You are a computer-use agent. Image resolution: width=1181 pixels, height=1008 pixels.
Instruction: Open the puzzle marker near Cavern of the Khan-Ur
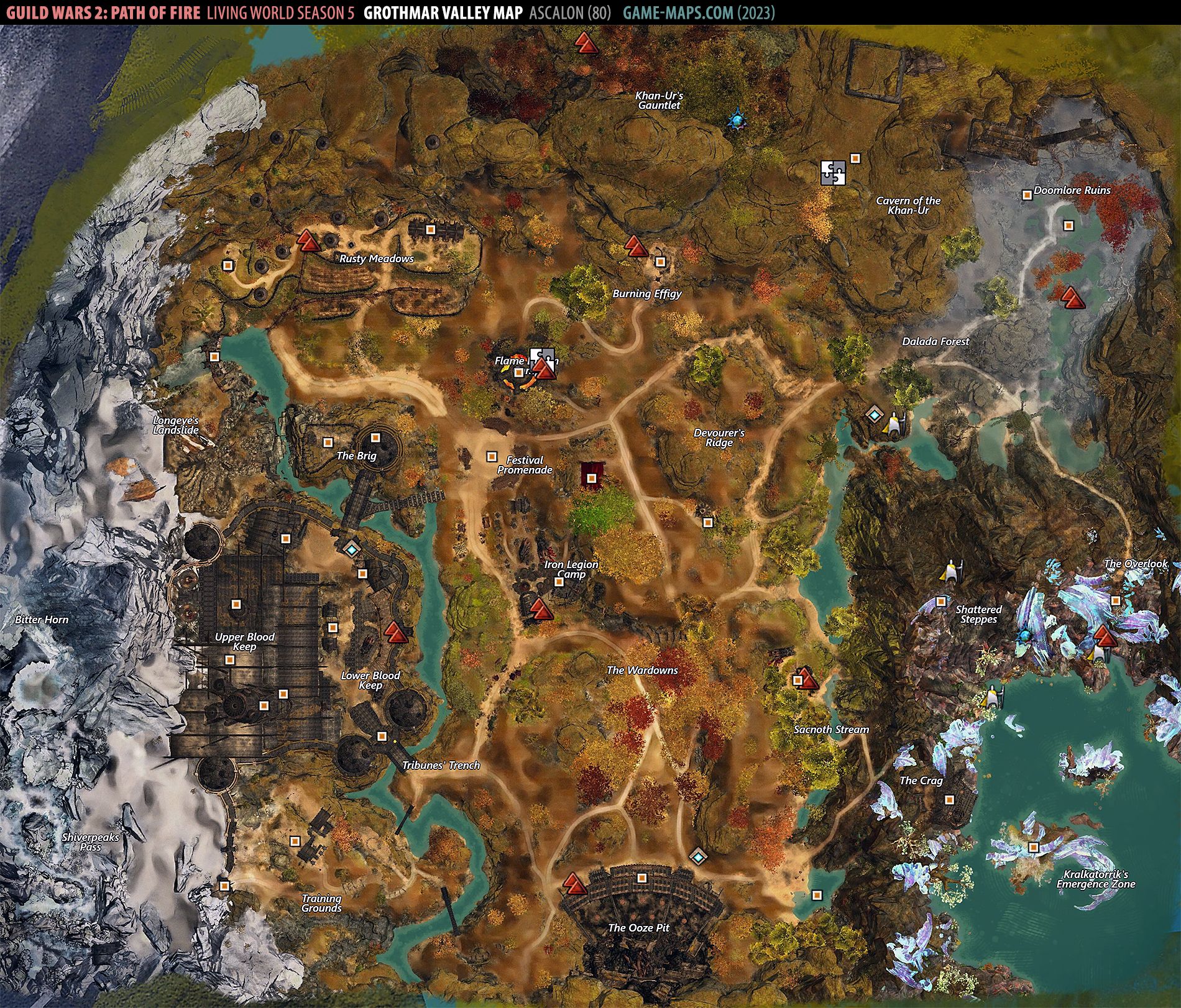(x=833, y=173)
